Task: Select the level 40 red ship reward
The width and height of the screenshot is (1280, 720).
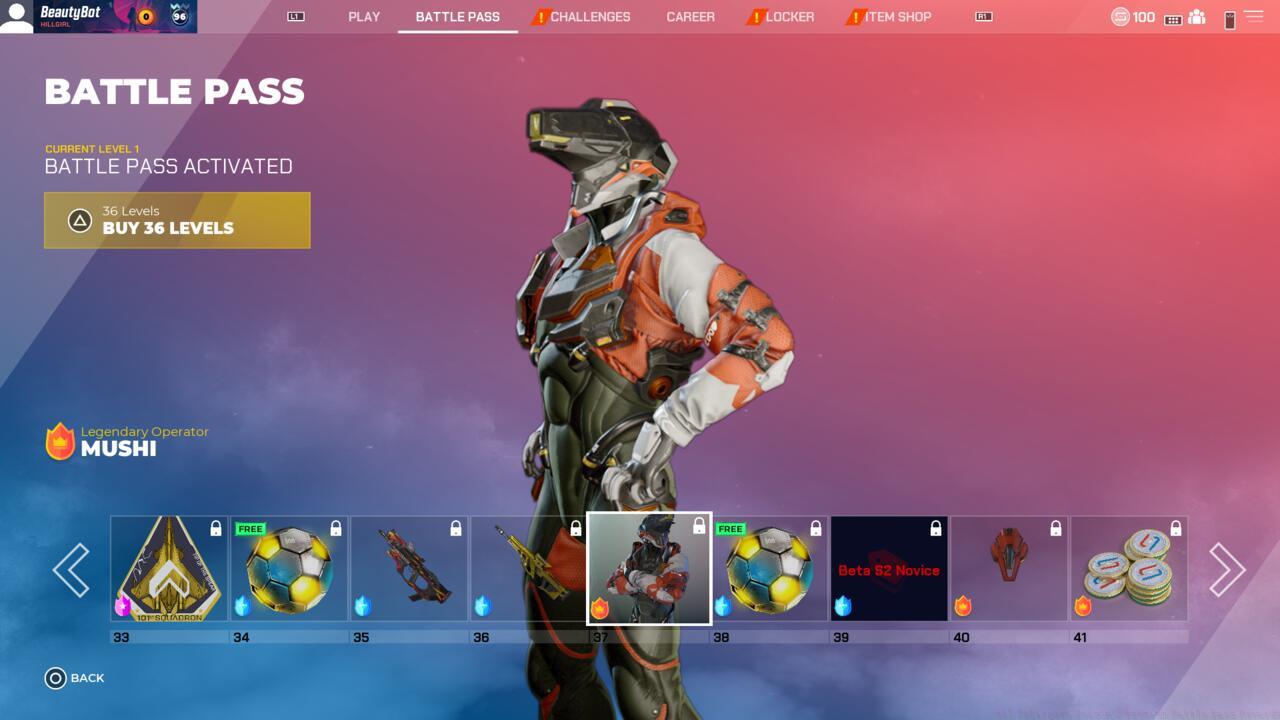Action: point(1009,569)
